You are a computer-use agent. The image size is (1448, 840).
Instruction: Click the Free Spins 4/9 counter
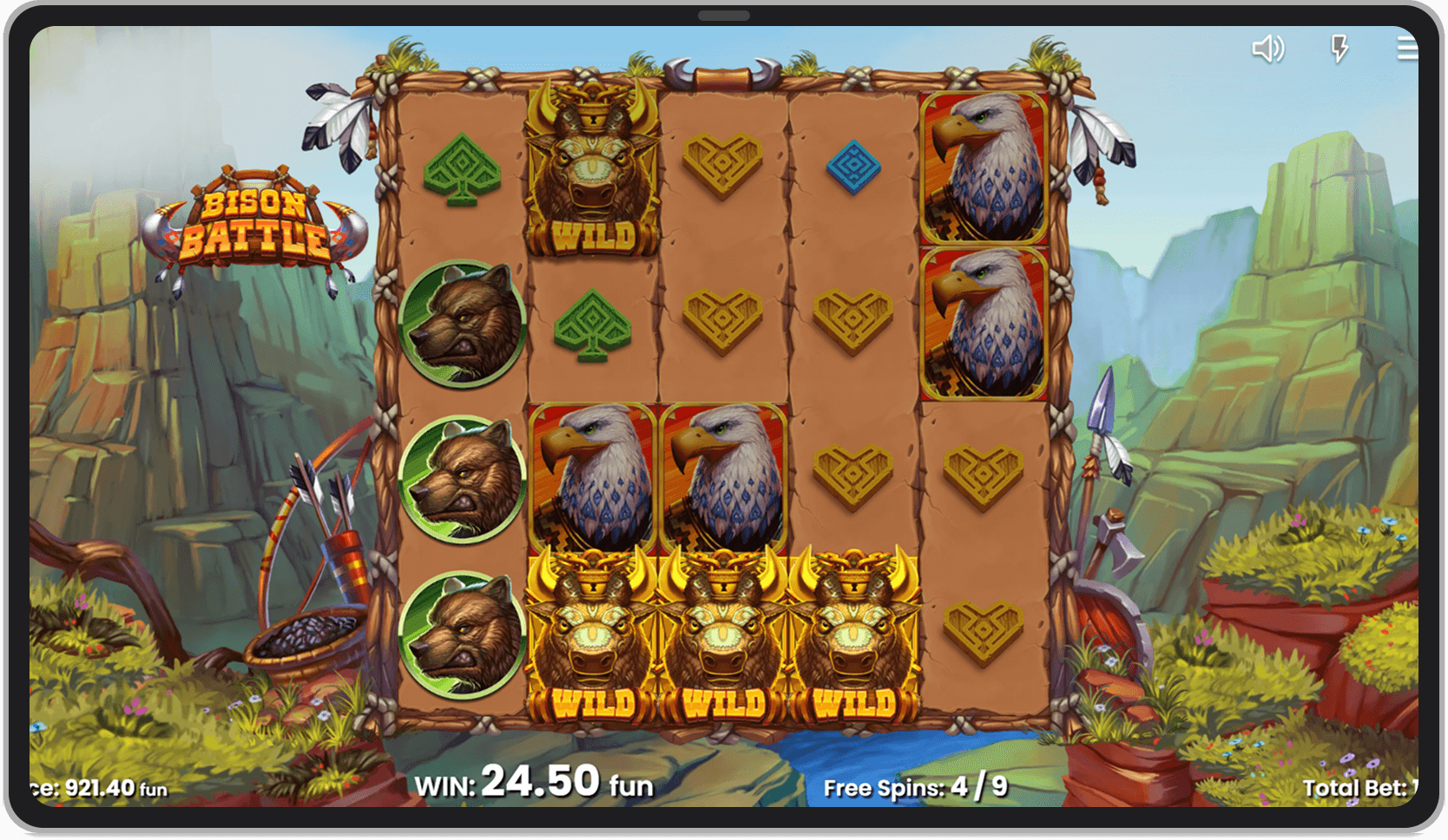(x=913, y=788)
